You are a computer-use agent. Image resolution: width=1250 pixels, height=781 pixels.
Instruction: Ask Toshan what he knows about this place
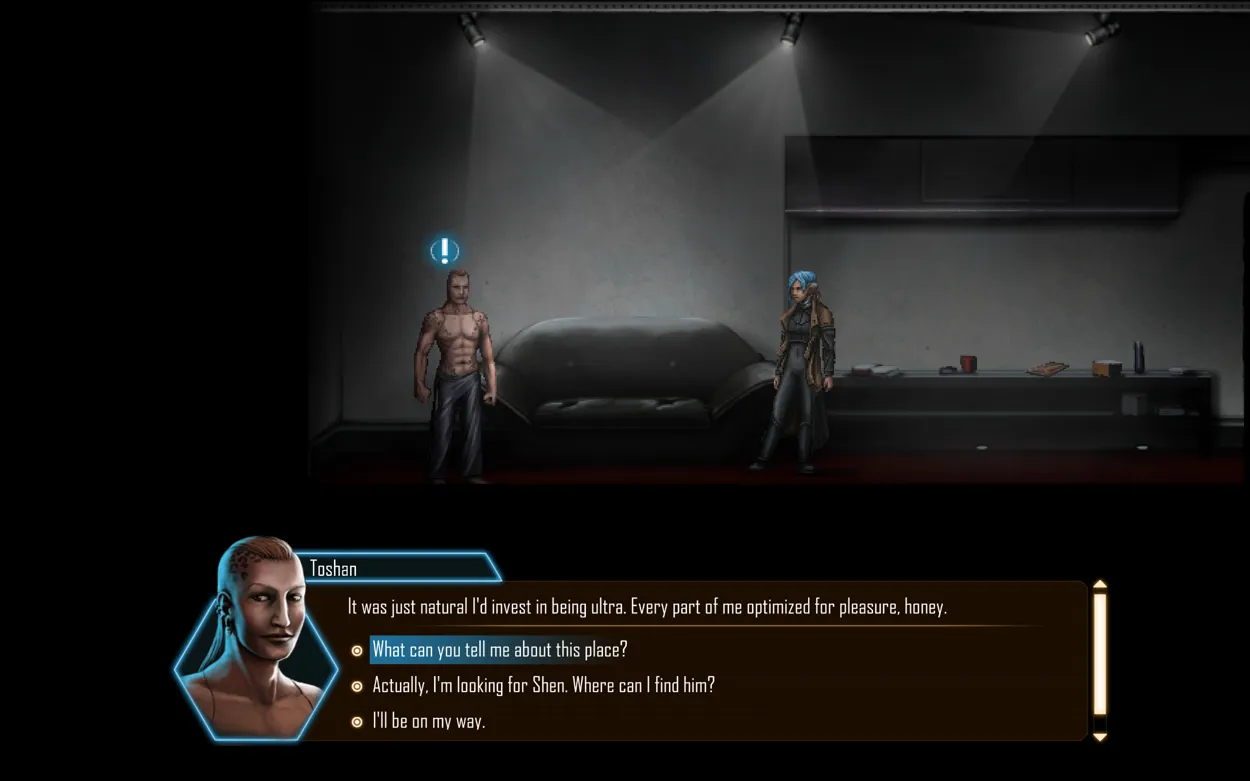tap(499, 650)
